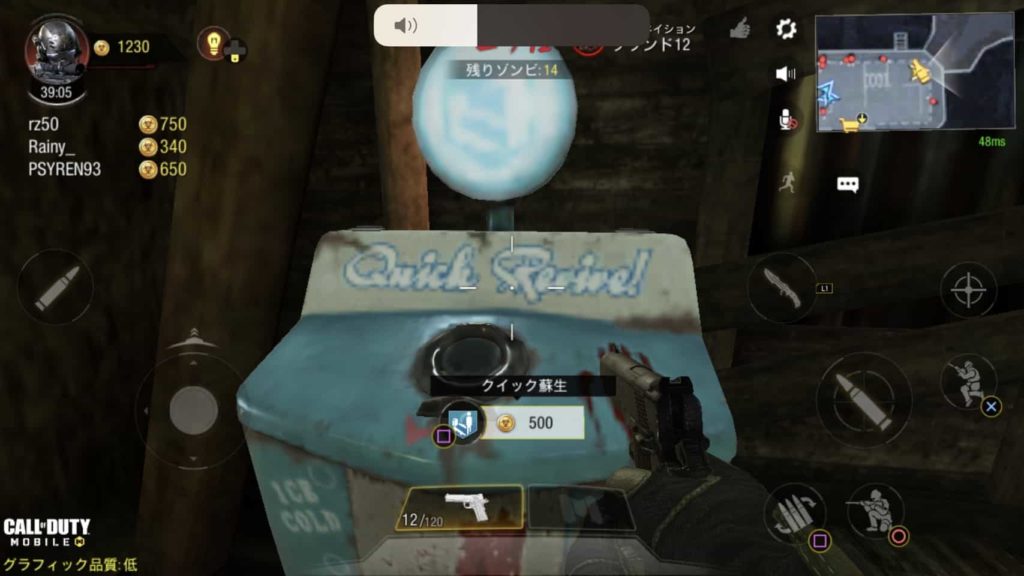Viewport: 1024px width, 576px height.
Task: Click the system volume slider bar
Action: pyautogui.click(x=512, y=25)
